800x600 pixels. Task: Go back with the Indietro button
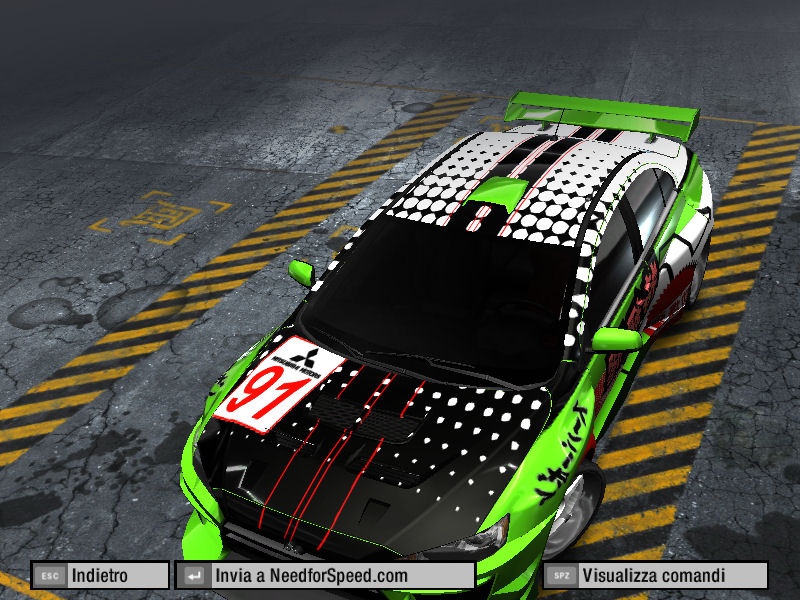(x=100, y=576)
